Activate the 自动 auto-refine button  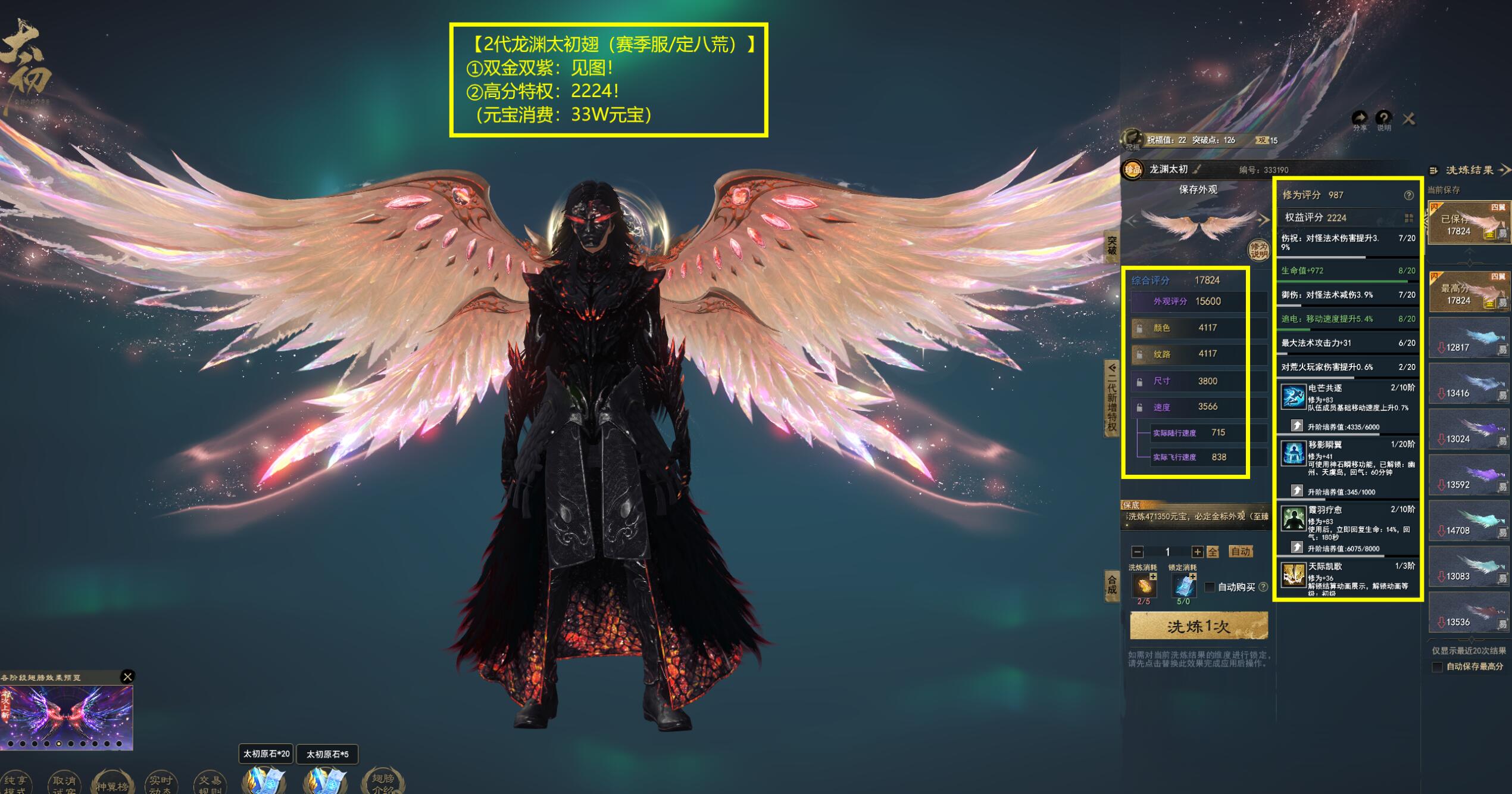[x=1241, y=552]
